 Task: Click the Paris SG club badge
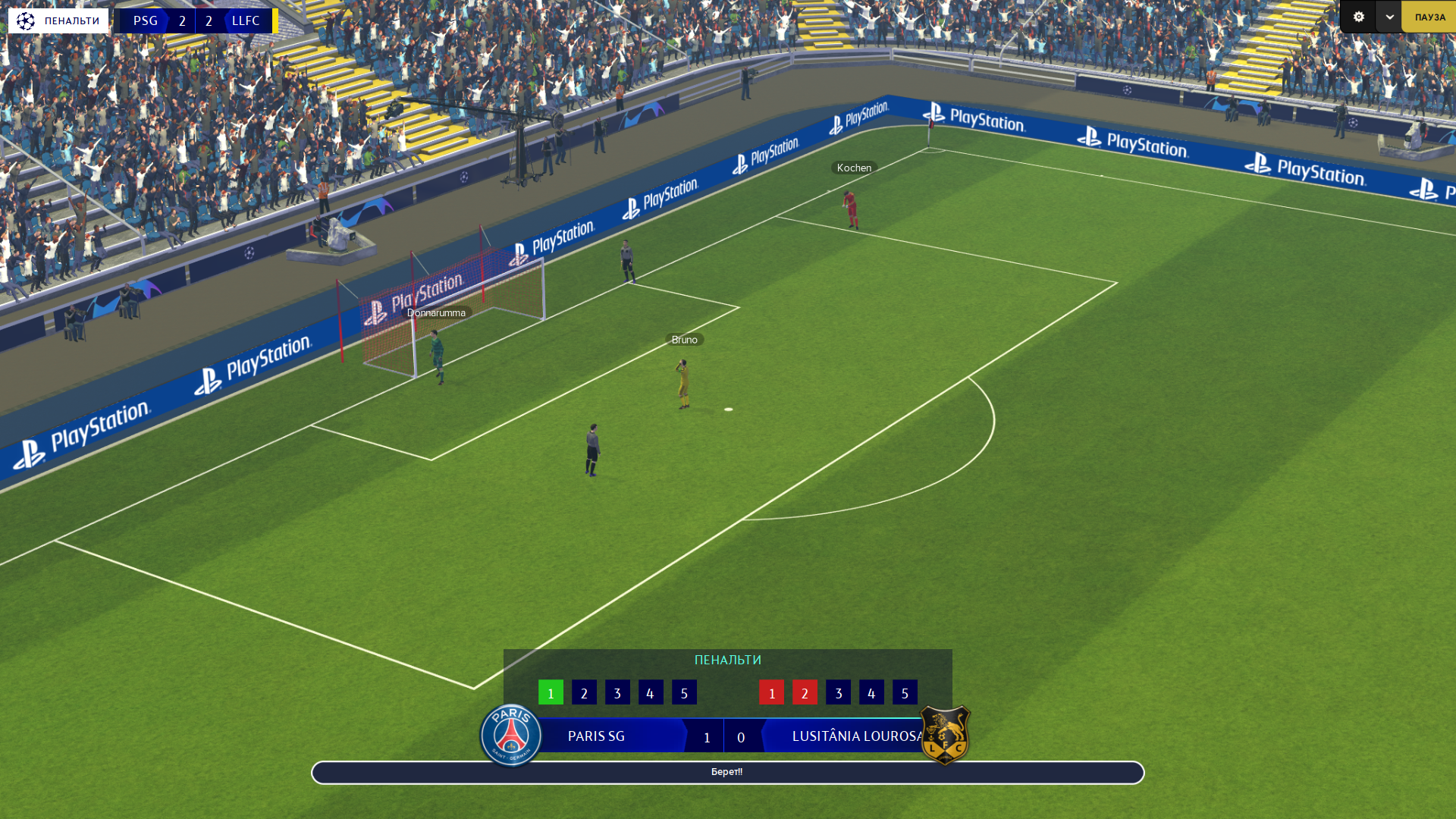point(511,735)
